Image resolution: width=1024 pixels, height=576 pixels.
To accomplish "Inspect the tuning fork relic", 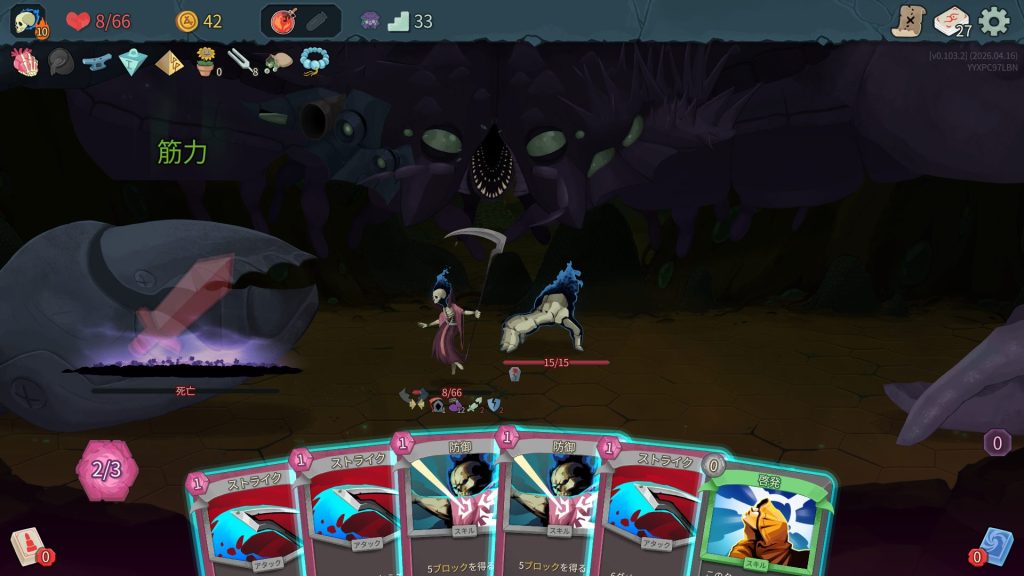I will click(242, 62).
